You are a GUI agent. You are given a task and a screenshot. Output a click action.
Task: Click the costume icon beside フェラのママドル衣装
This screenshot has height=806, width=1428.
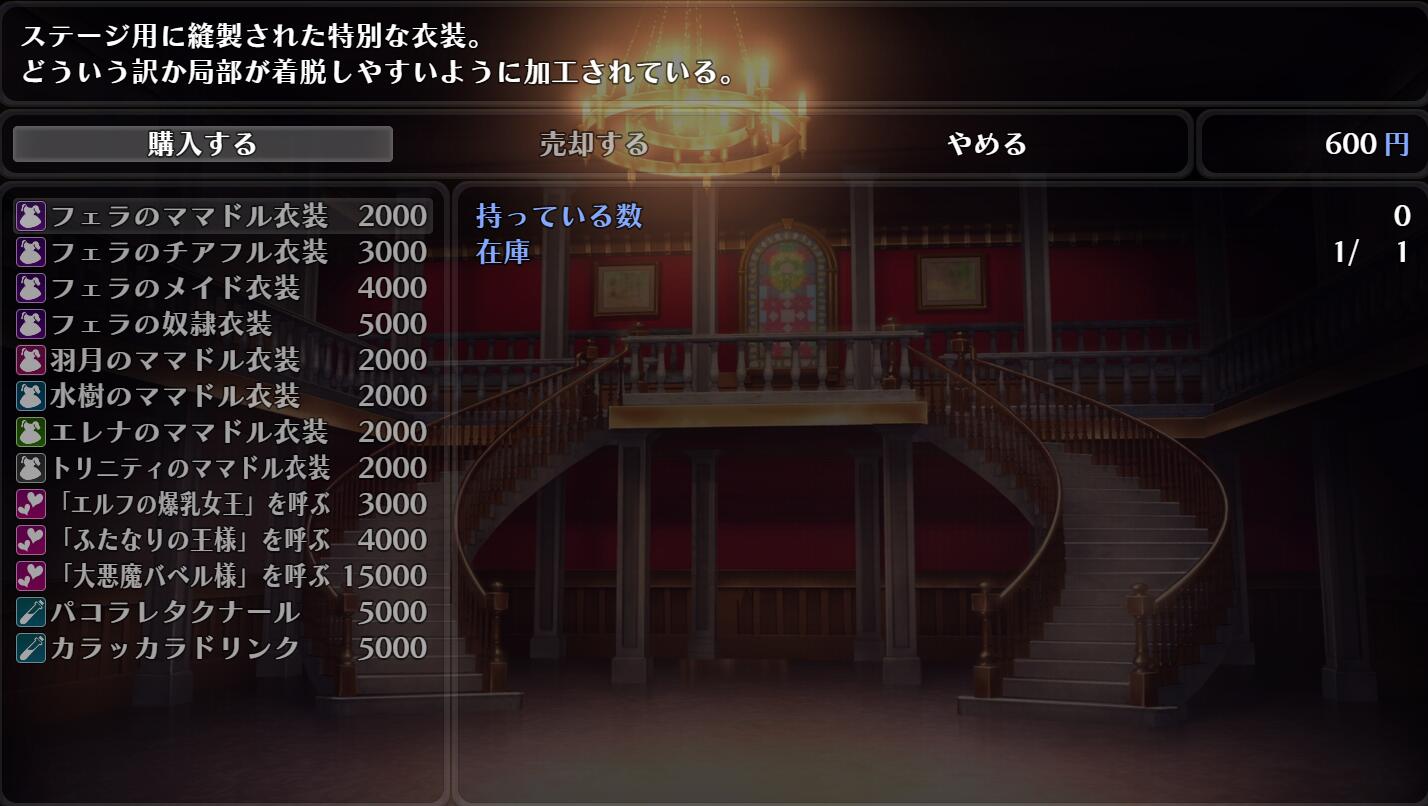[x=30, y=215]
